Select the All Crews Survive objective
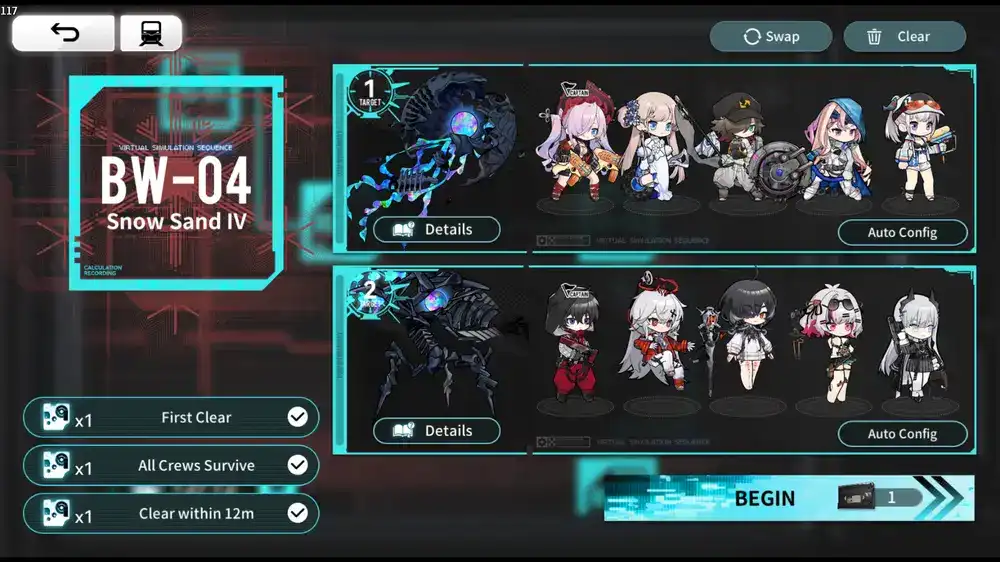This screenshot has height=562, width=1000. tap(171, 466)
